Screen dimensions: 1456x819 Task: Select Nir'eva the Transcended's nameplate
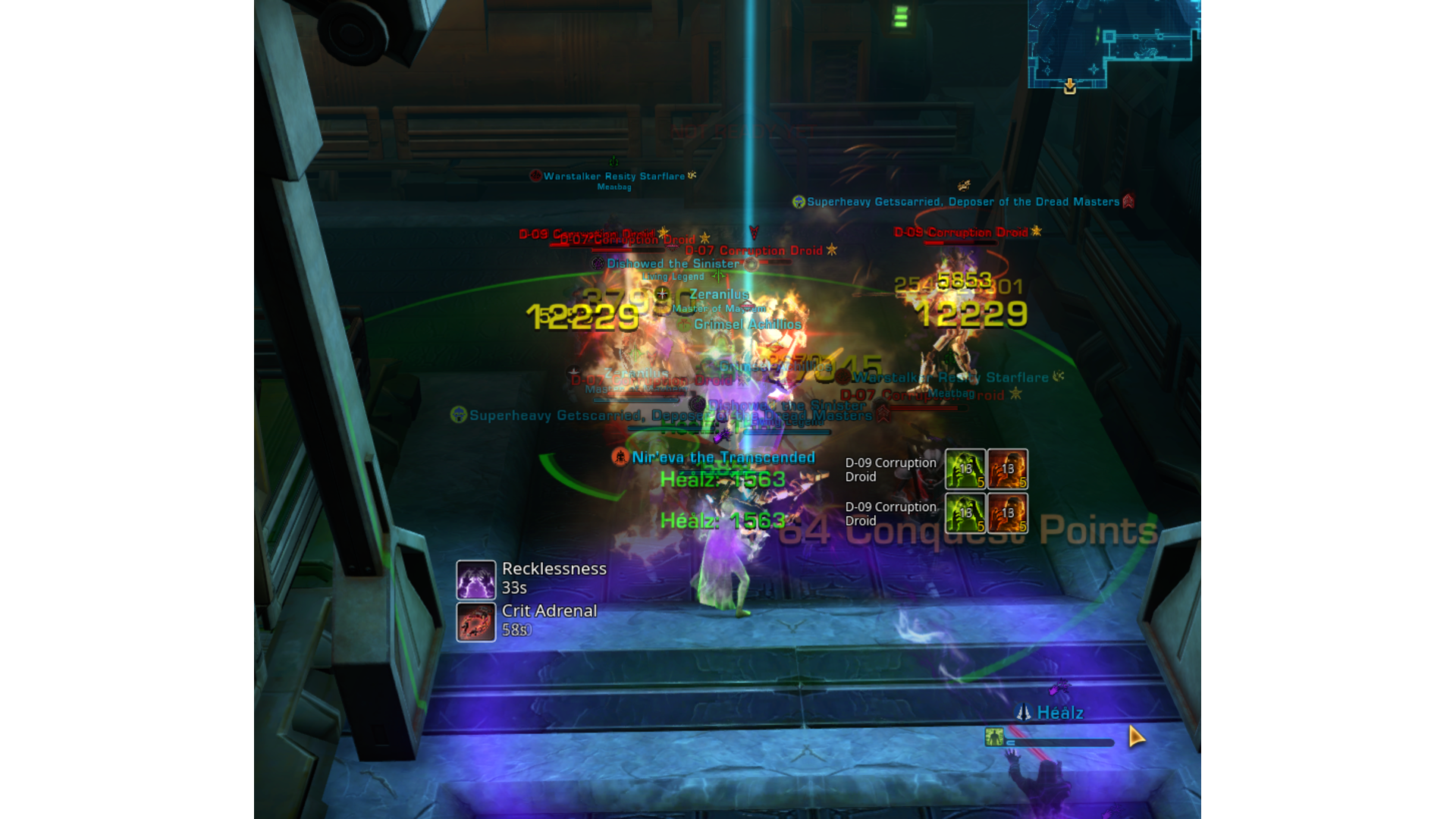[722, 457]
